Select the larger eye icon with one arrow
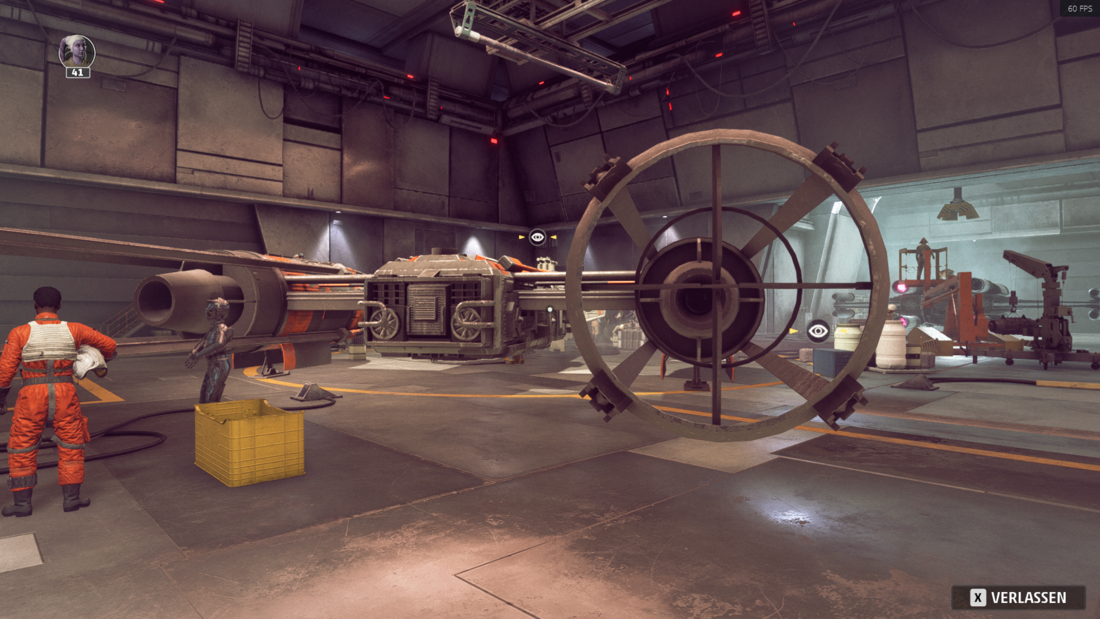The height and width of the screenshot is (619, 1100). click(x=818, y=331)
